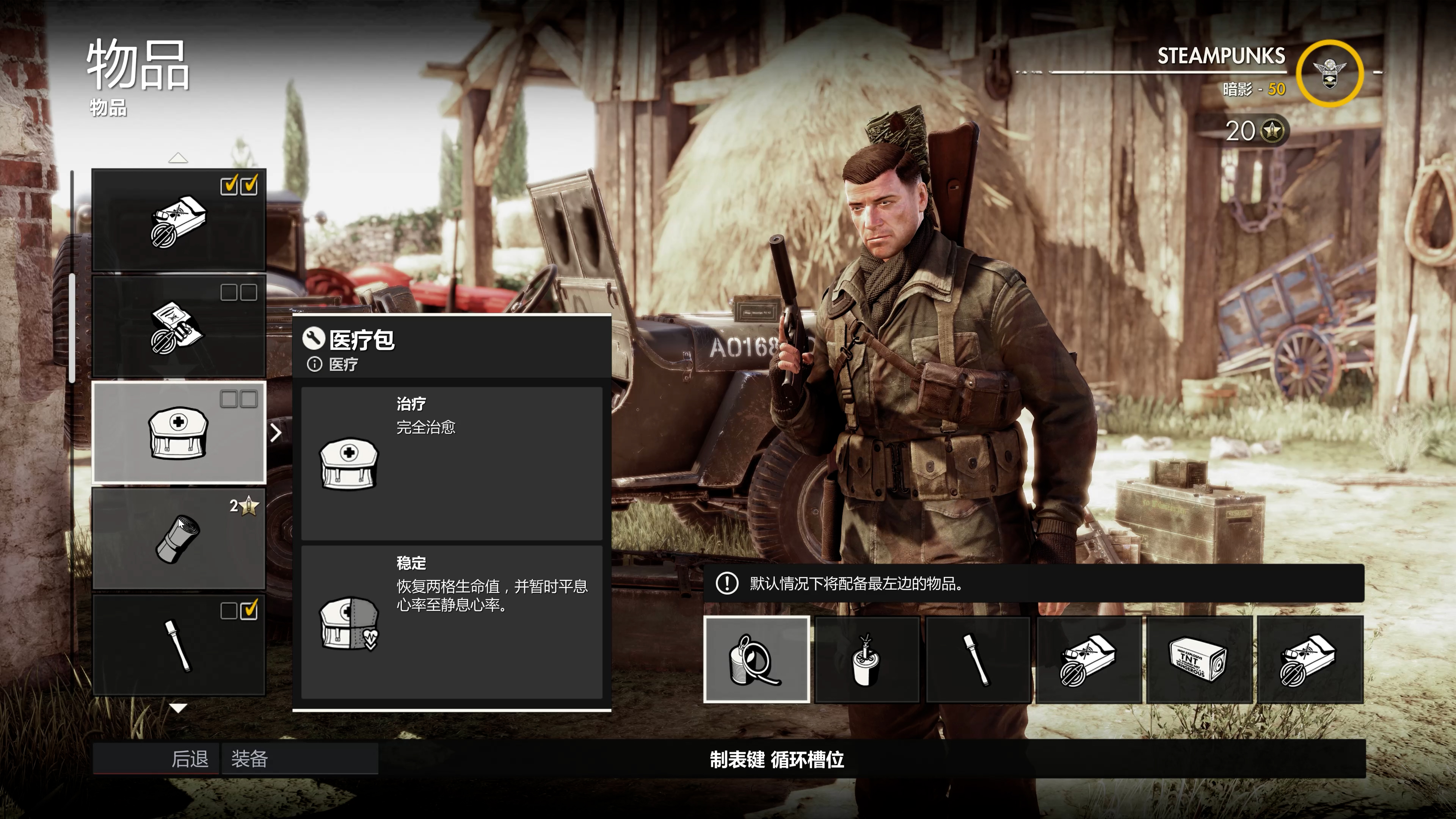The height and width of the screenshot is (819, 1456).
Task: Choose the 治疗 full heal mode
Action: [451, 463]
